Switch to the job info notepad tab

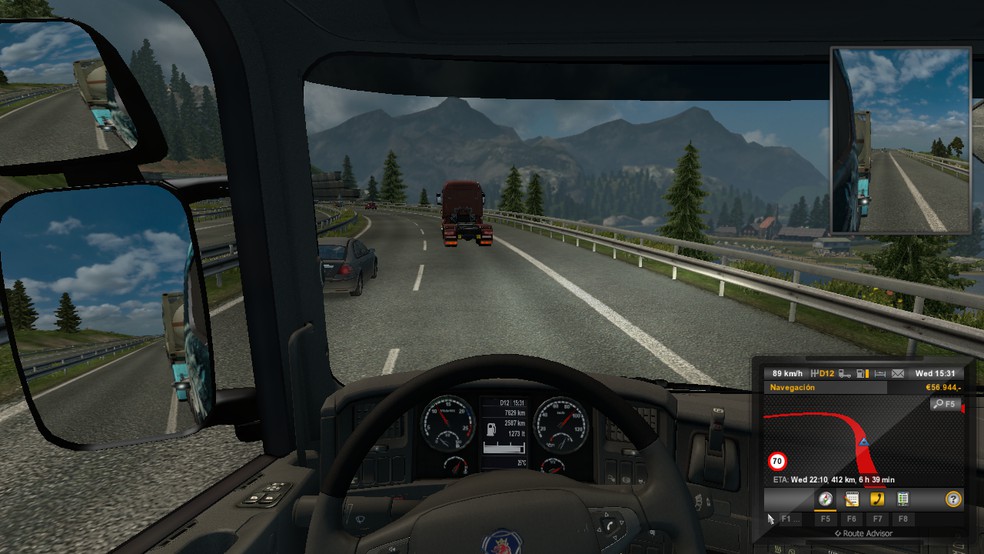[x=851, y=498]
